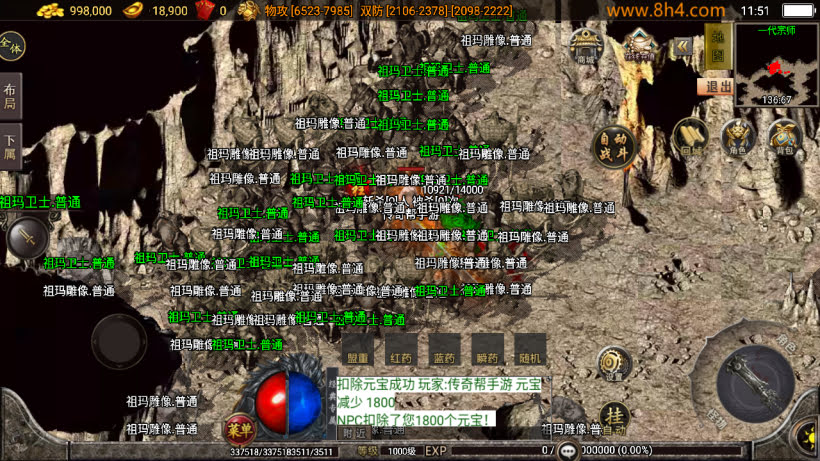Open the cave minimap

776,62
